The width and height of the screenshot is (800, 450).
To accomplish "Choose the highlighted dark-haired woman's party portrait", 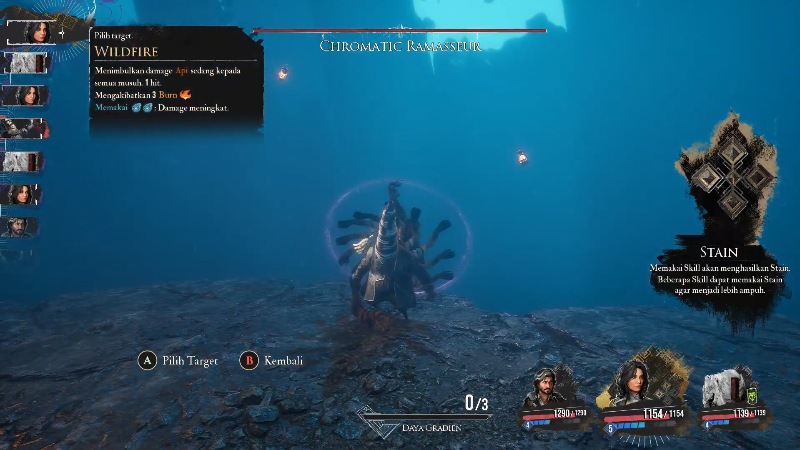I will (x=633, y=381).
